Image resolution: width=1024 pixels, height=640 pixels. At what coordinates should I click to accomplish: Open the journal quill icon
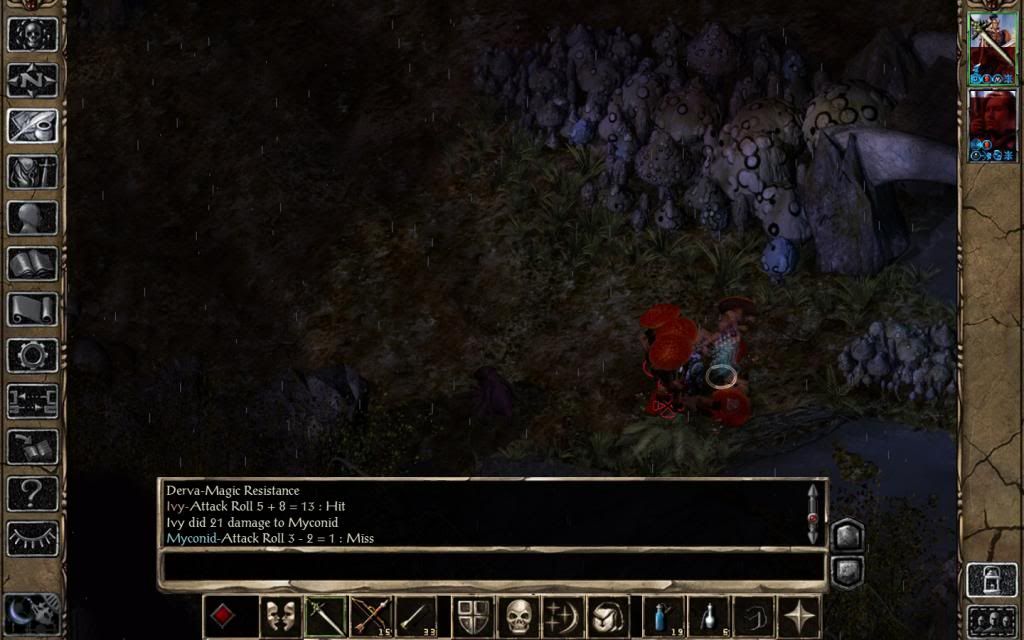pos(33,125)
